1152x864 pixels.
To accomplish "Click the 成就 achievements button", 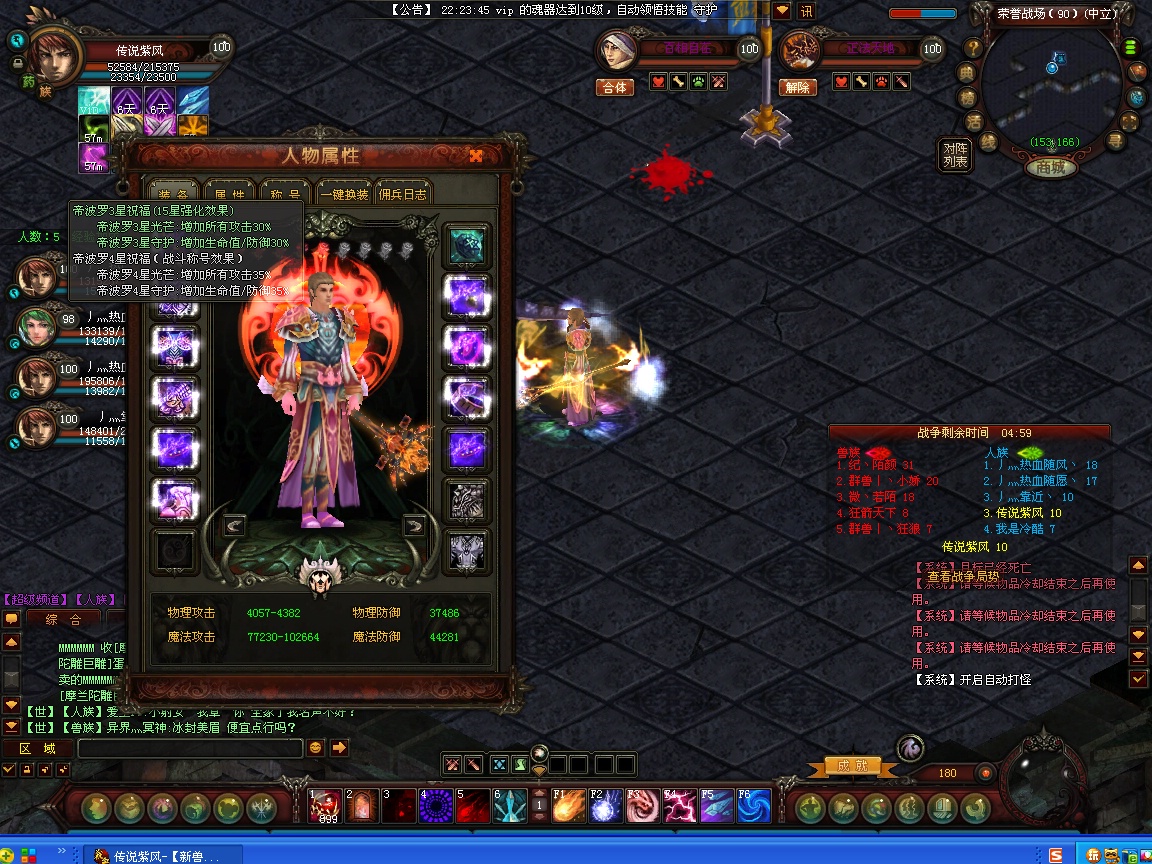I will (853, 766).
